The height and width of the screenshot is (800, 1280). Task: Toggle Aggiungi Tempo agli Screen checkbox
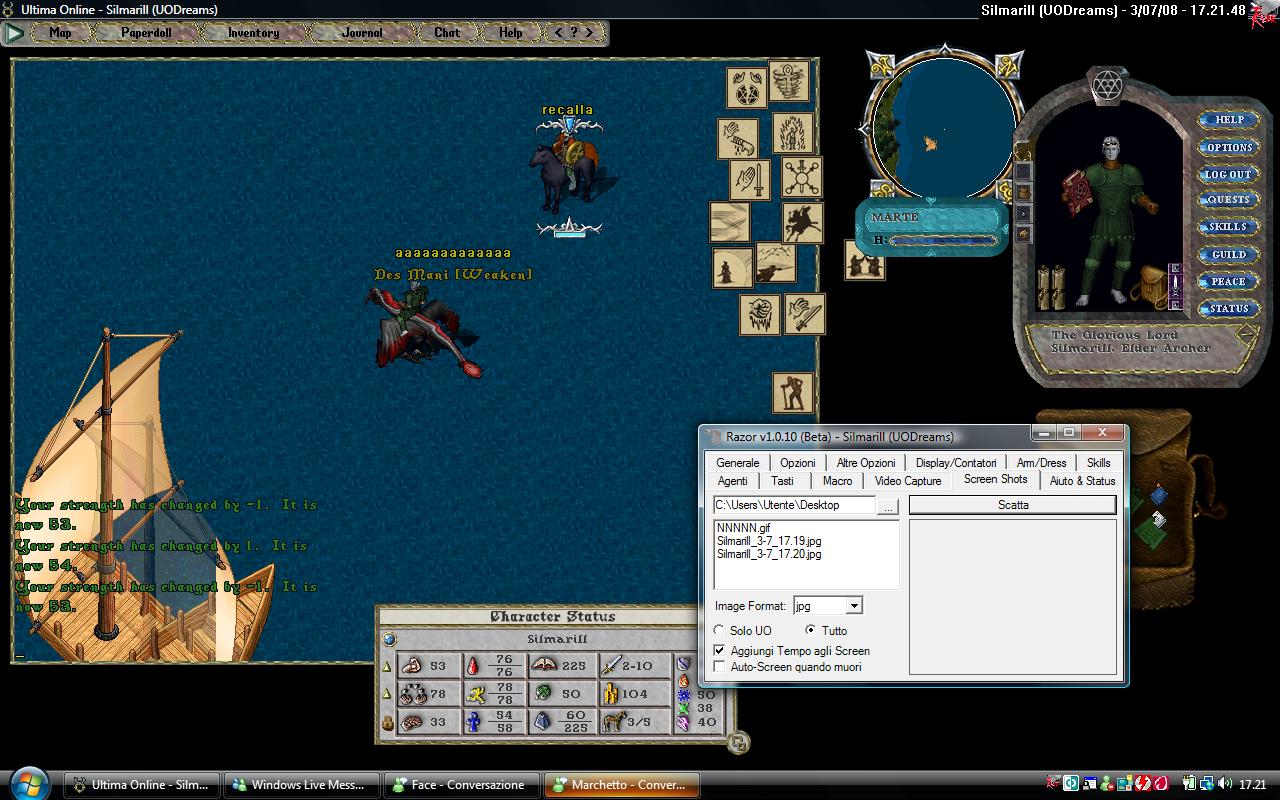pyautogui.click(x=719, y=651)
